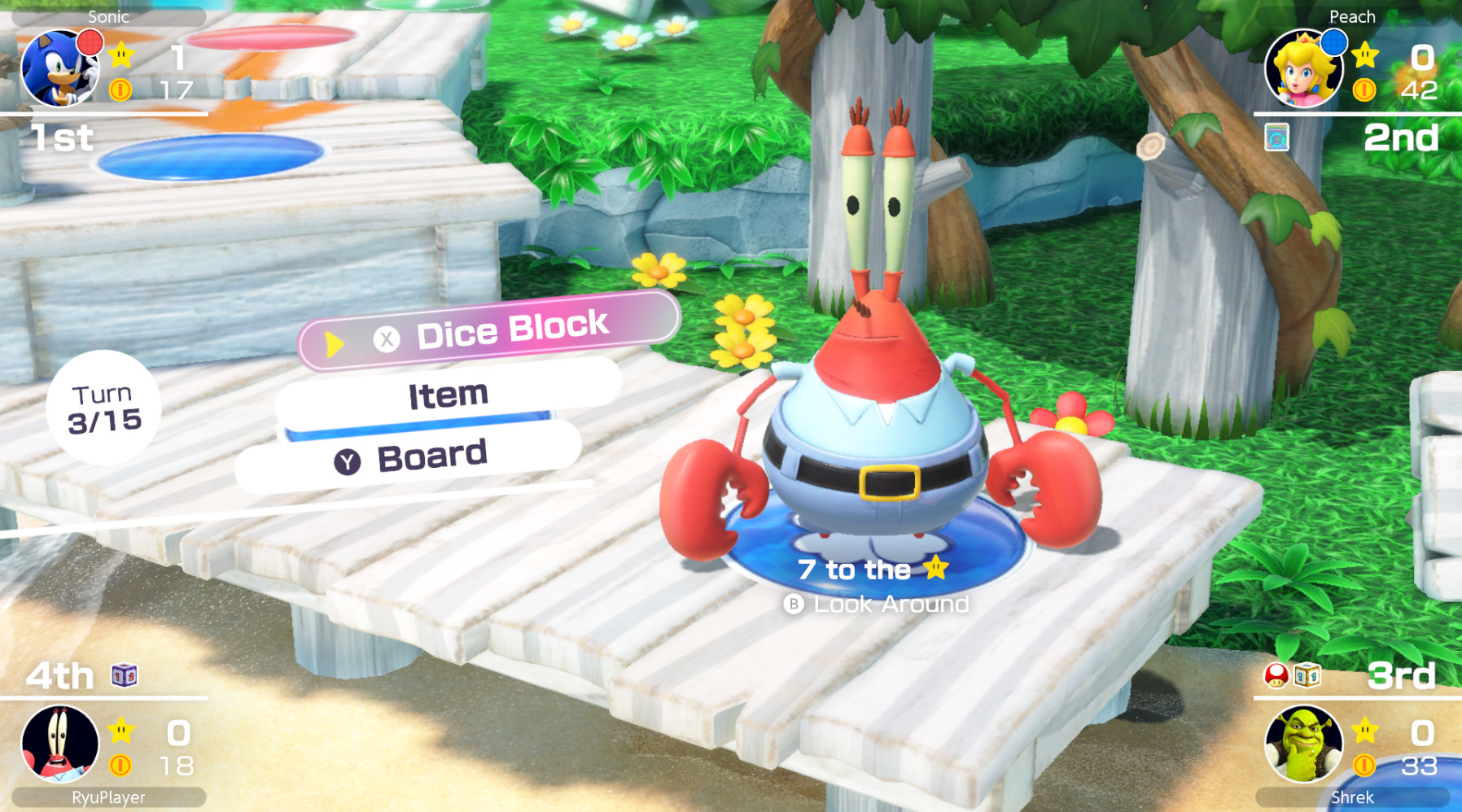Image resolution: width=1462 pixels, height=812 pixels.
Task: Open the Item menu
Action: (x=447, y=394)
